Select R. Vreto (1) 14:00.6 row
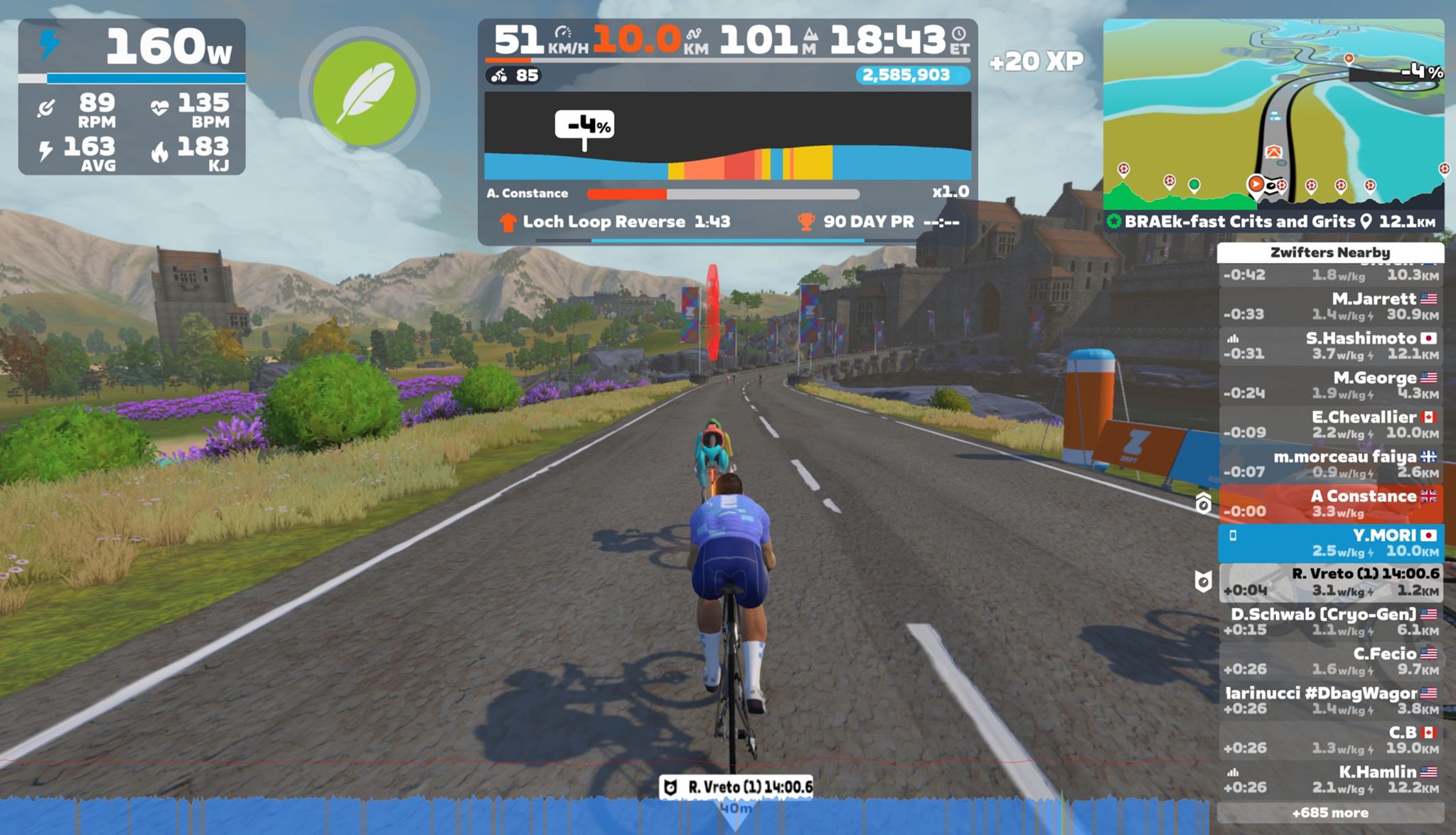The height and width of the screenshot is (835, 1456). (x=1330, y=582)
